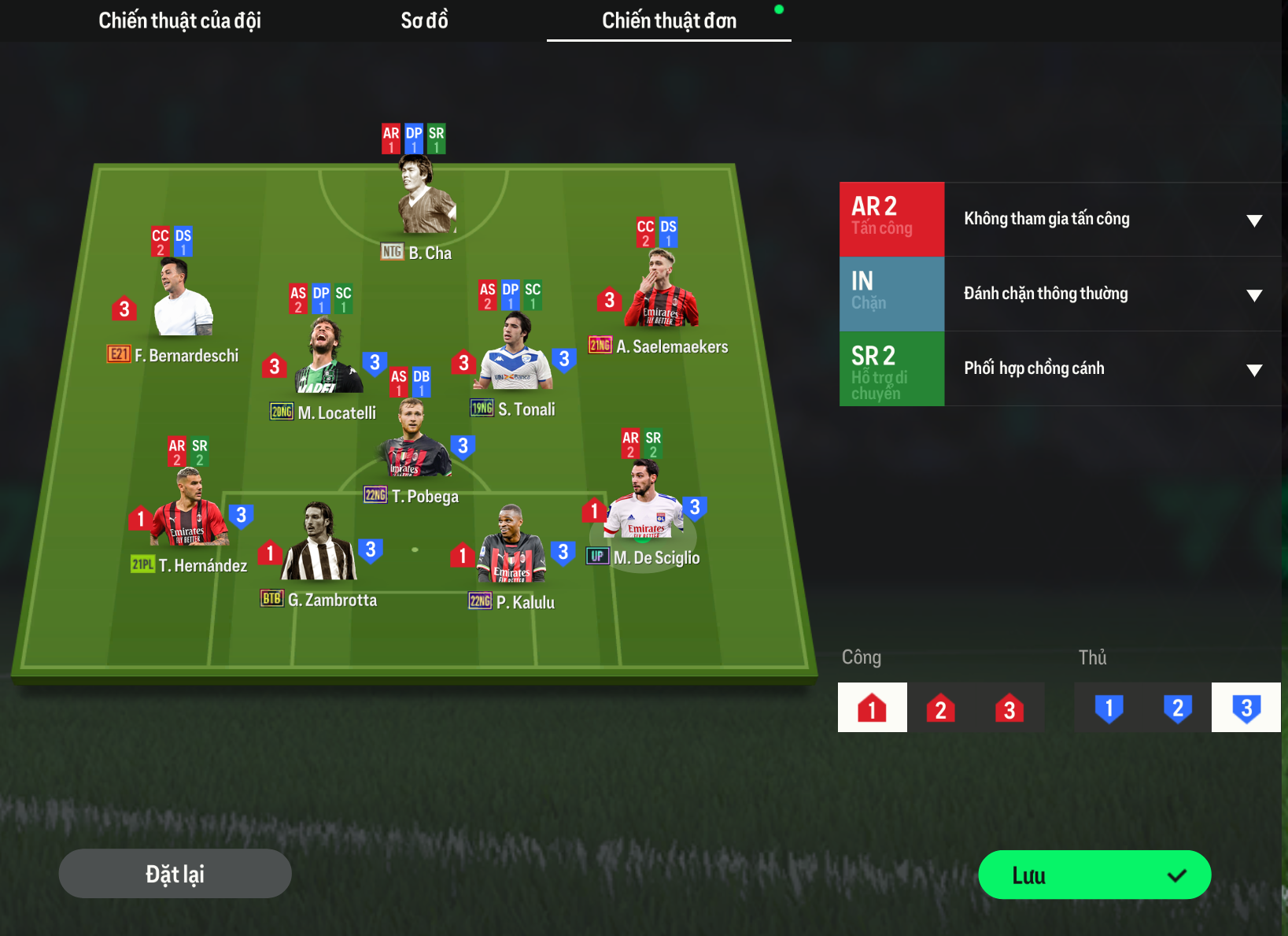1288x936 pixels.
Task: Switch to the Chiến thuật của đội tab
Action: (x=179, y=20)
